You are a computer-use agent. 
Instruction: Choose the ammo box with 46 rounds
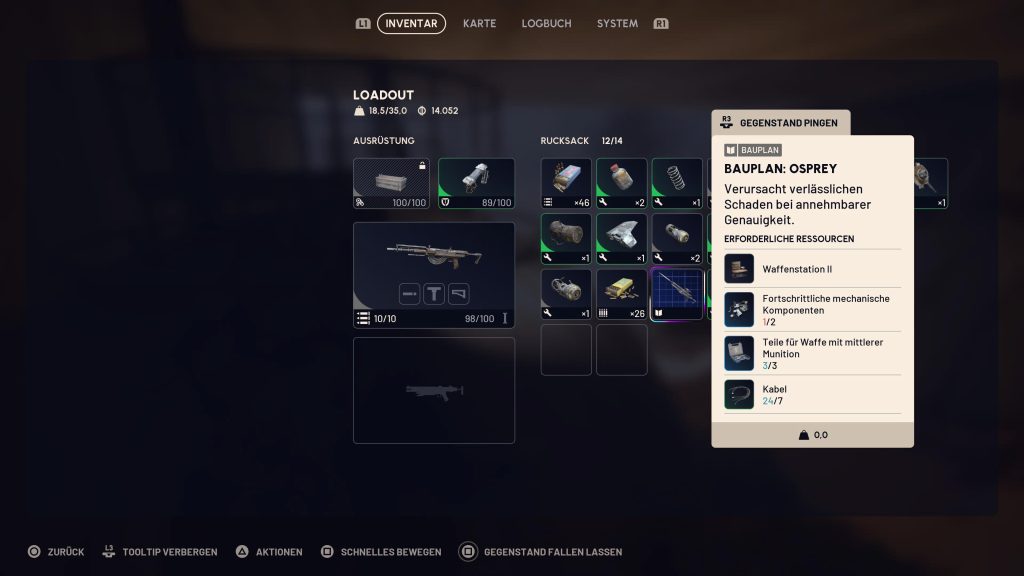pyautogui.click(x=566, y=183)
